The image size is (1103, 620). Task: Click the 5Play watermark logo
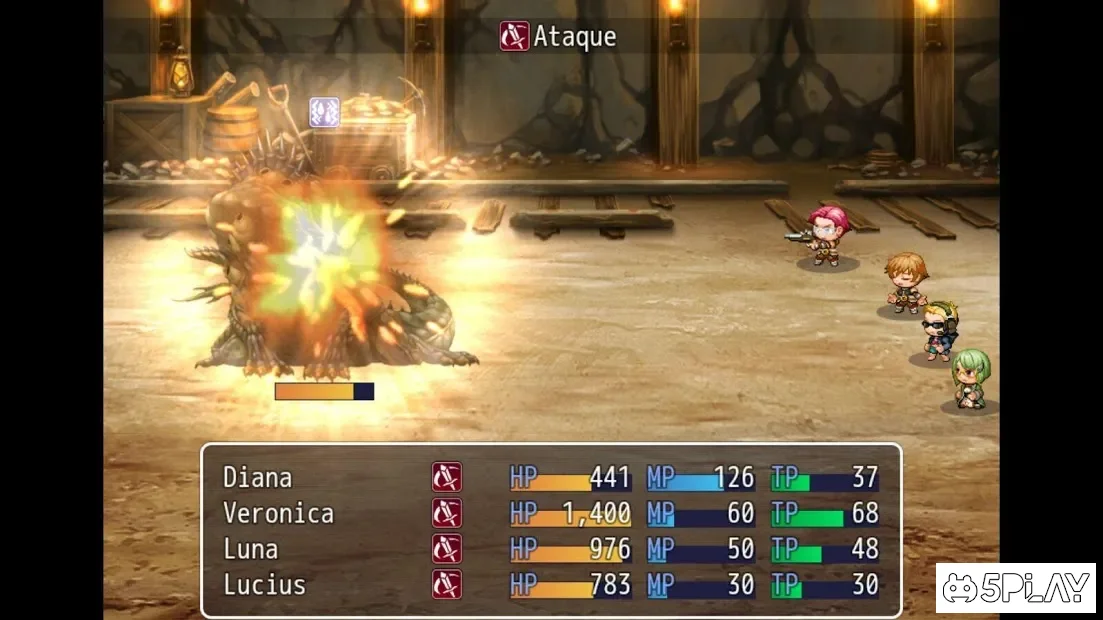(1015, 589)
